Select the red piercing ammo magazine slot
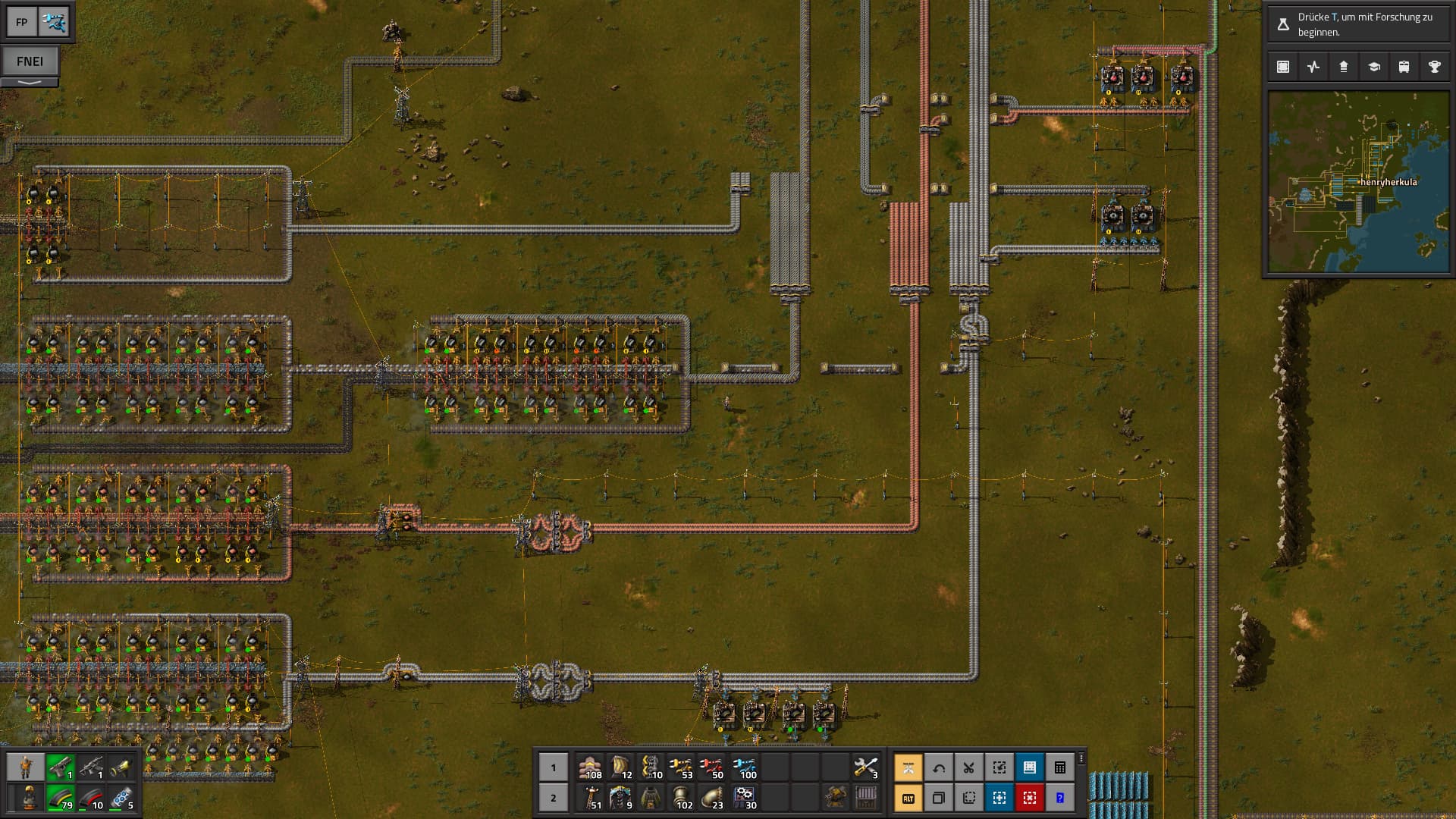This screenshot has width=1456, height=819. coord(91,798)
